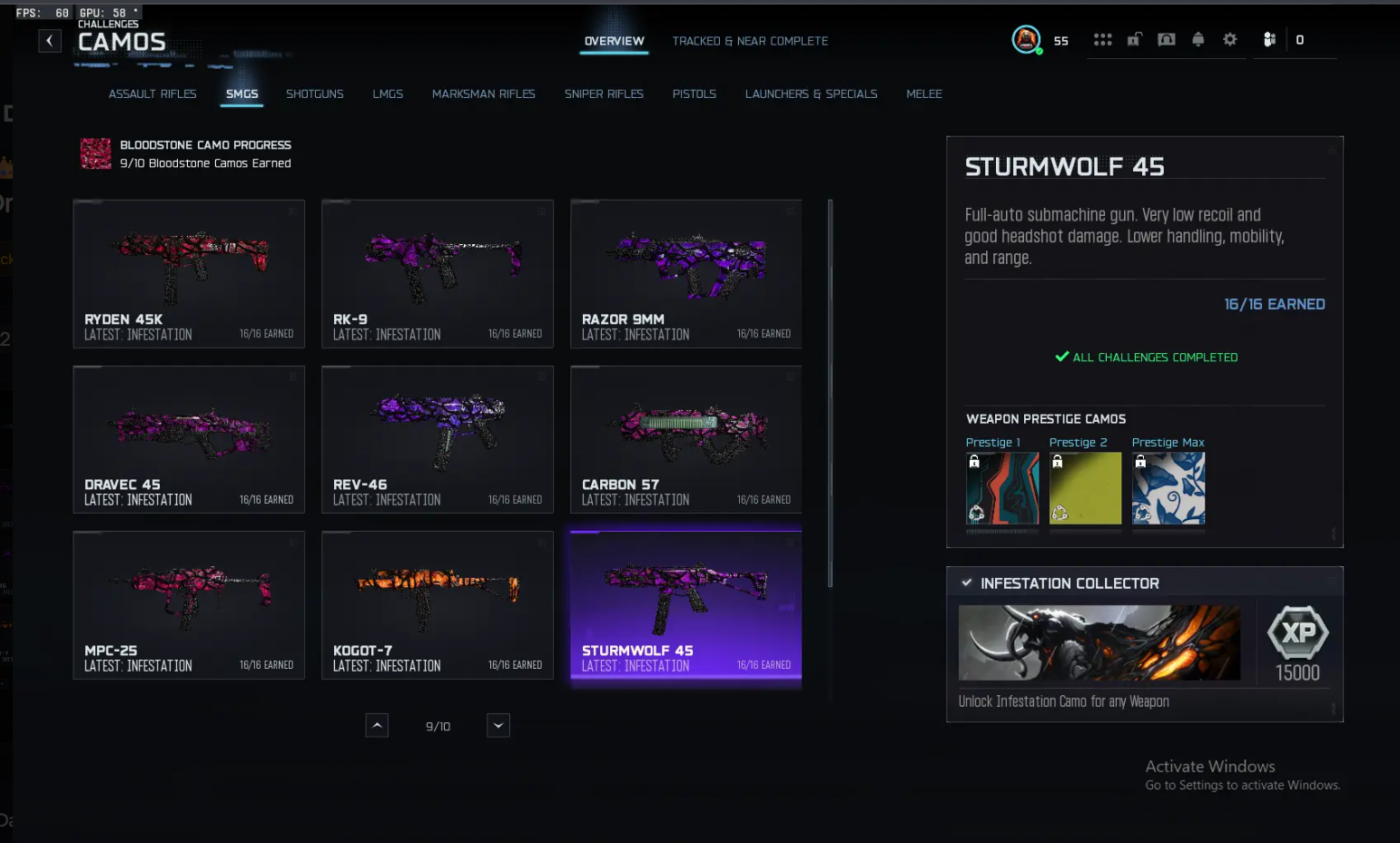The width and height of the screenshot is (1400, 843).
Task: Click the Go to Settings activation link
Action: [x=1243, y=785]
